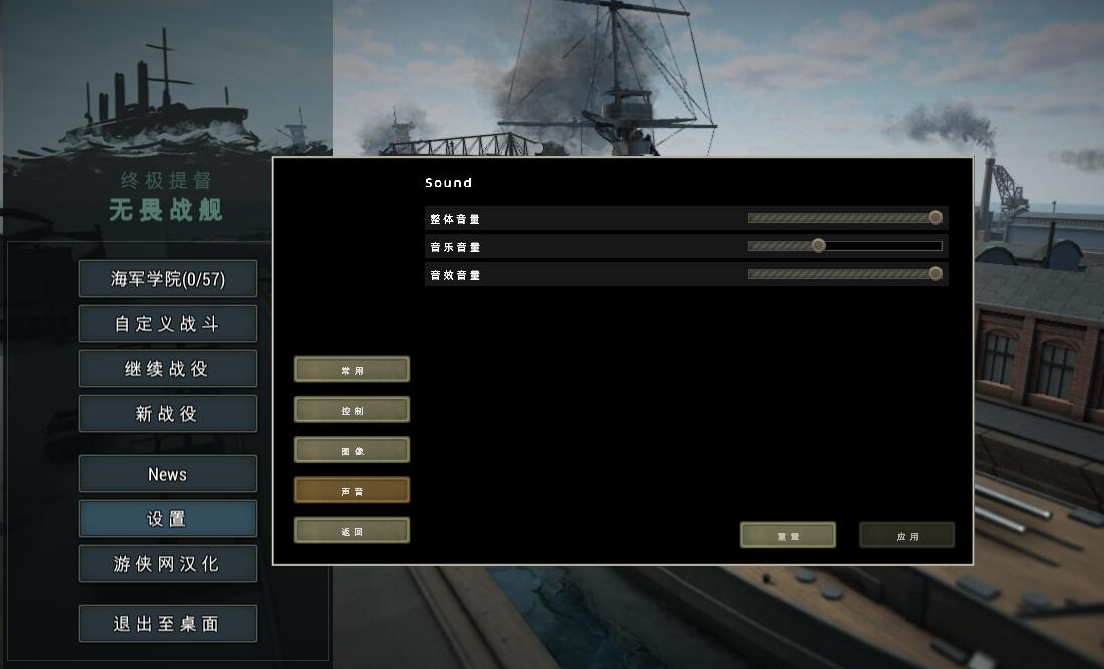This screenshot has width=1104, height=669.
Task: Start a 新战役 new campaign
Action: [x=168, y=414]
